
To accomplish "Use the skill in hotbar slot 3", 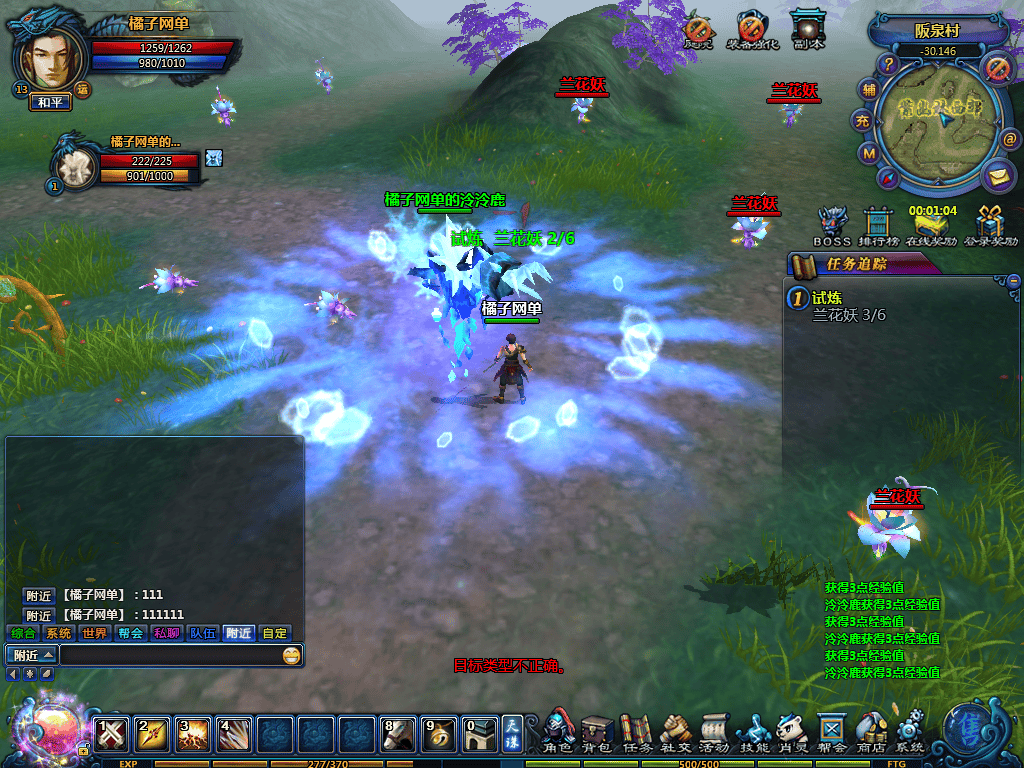I will coord(192,735).
